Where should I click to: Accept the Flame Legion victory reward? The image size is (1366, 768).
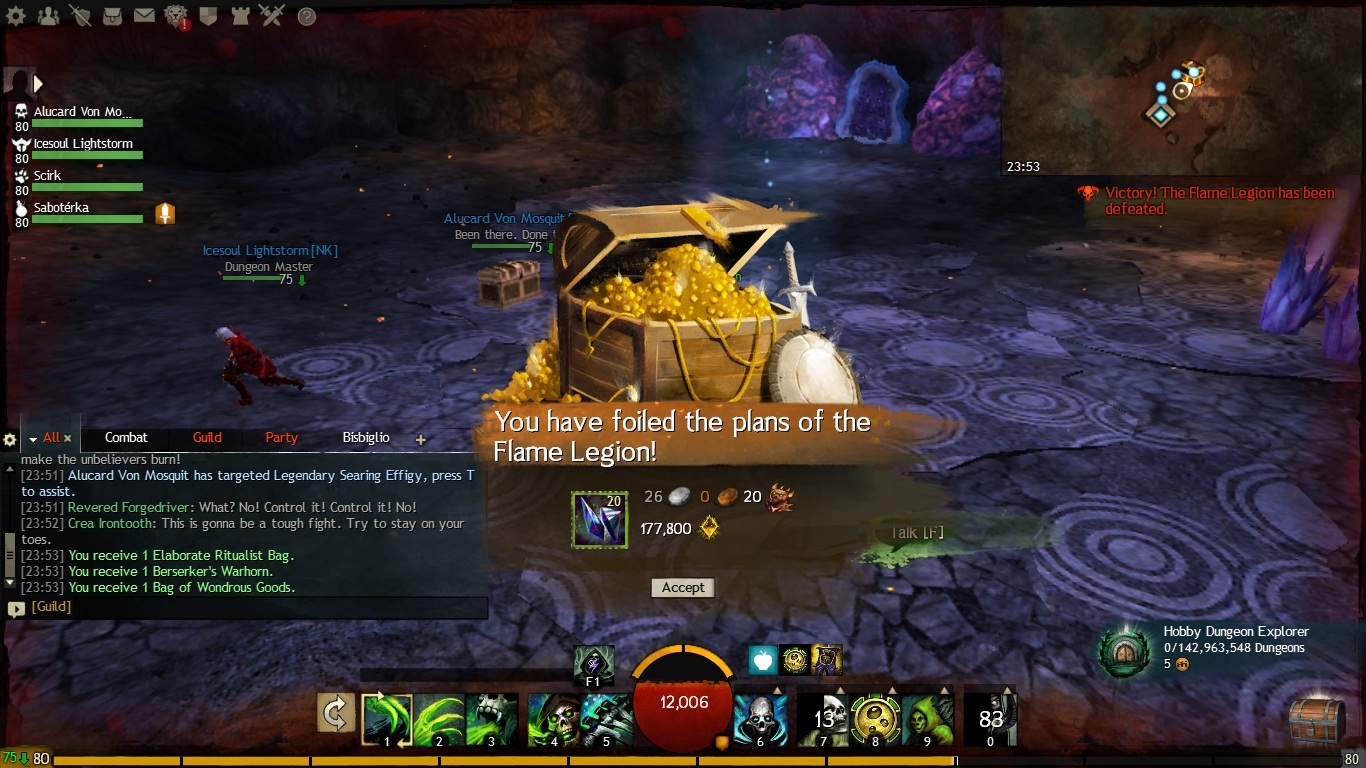[x=683, y=588]
